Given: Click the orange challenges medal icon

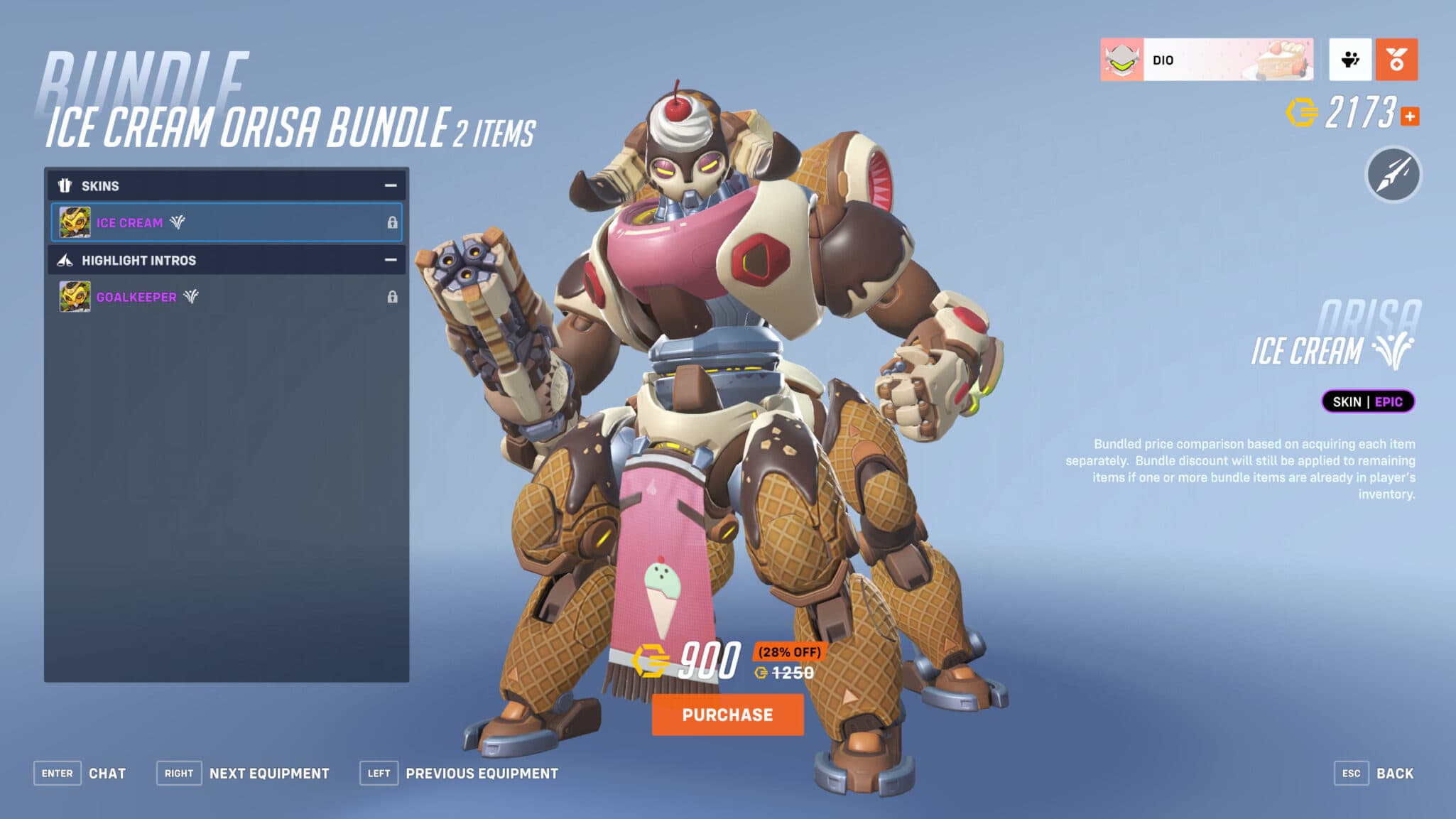Looking at the screenshot, I should 1396,60.
